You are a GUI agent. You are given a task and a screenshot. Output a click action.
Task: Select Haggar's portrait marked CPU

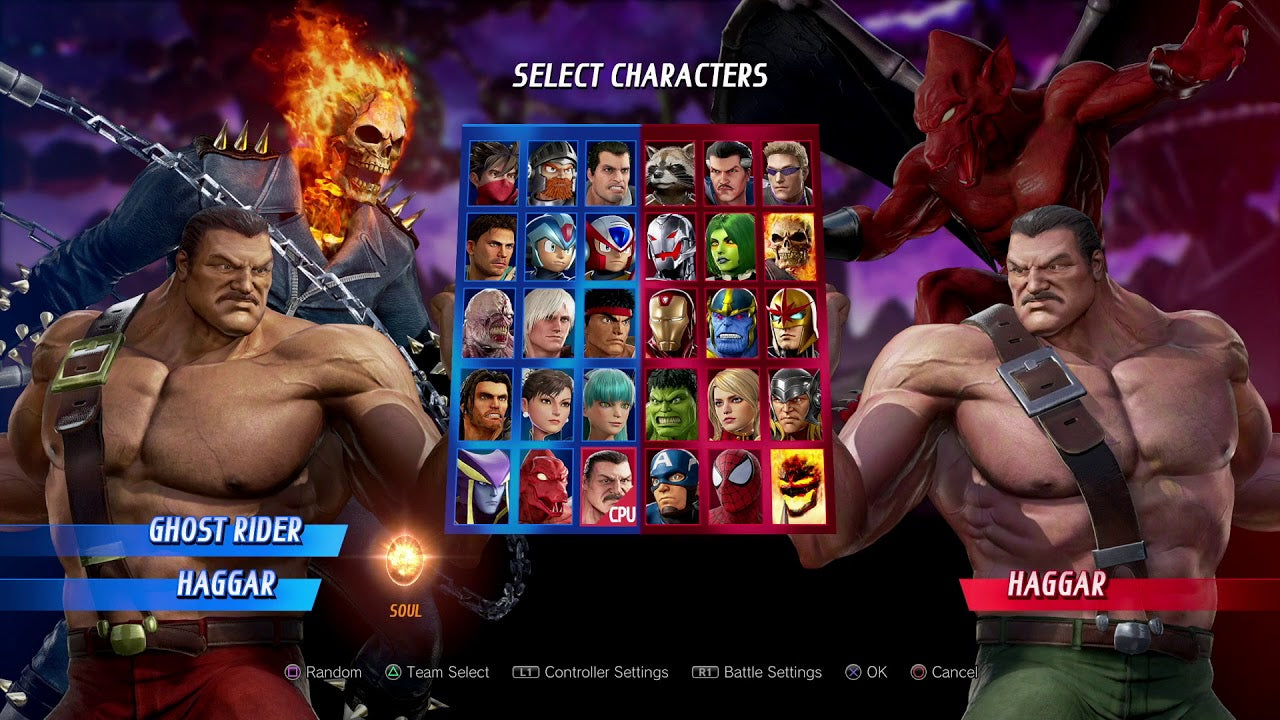coord(608,486)
